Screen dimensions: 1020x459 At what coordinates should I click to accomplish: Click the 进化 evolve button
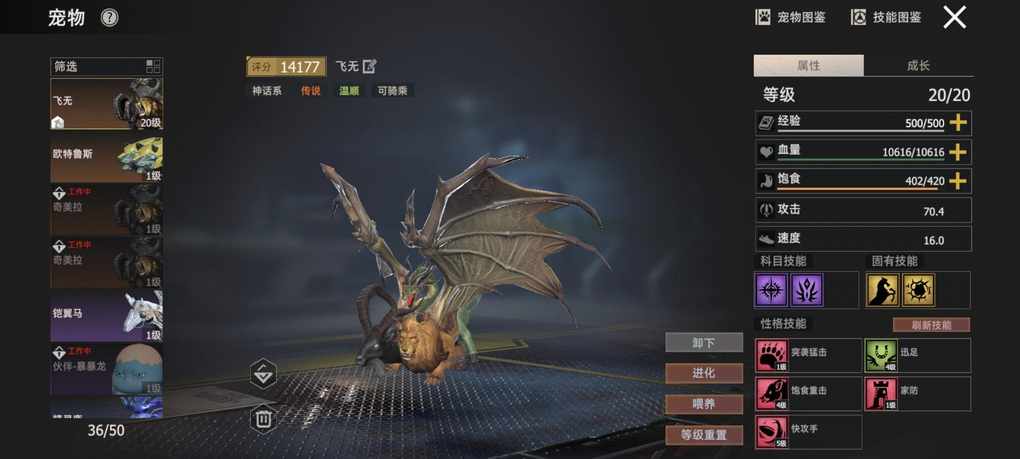[x=704, y=373]
